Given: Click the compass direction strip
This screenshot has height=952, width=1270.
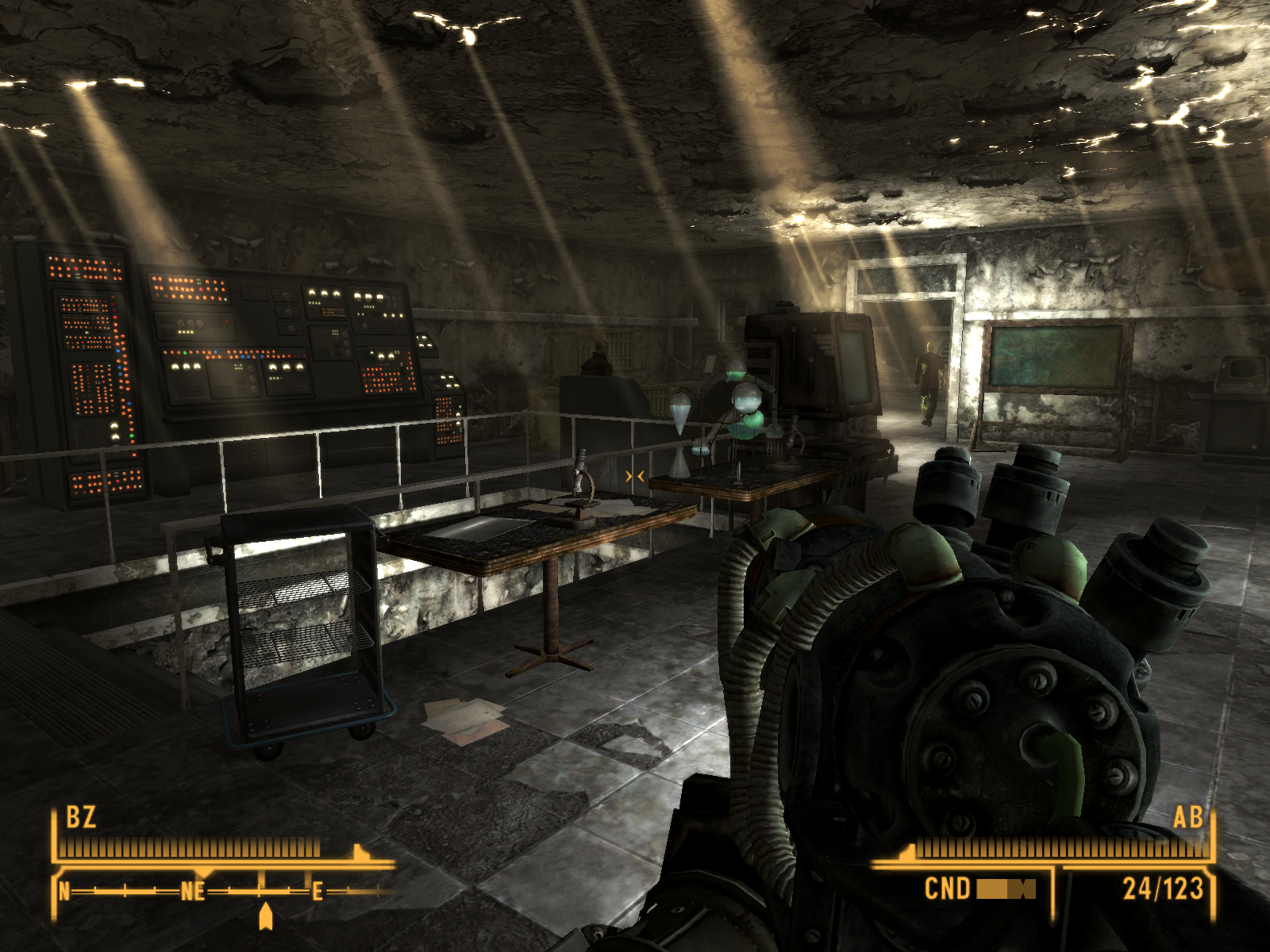Looking at the screenshot, I should click(x=222, y=892).
